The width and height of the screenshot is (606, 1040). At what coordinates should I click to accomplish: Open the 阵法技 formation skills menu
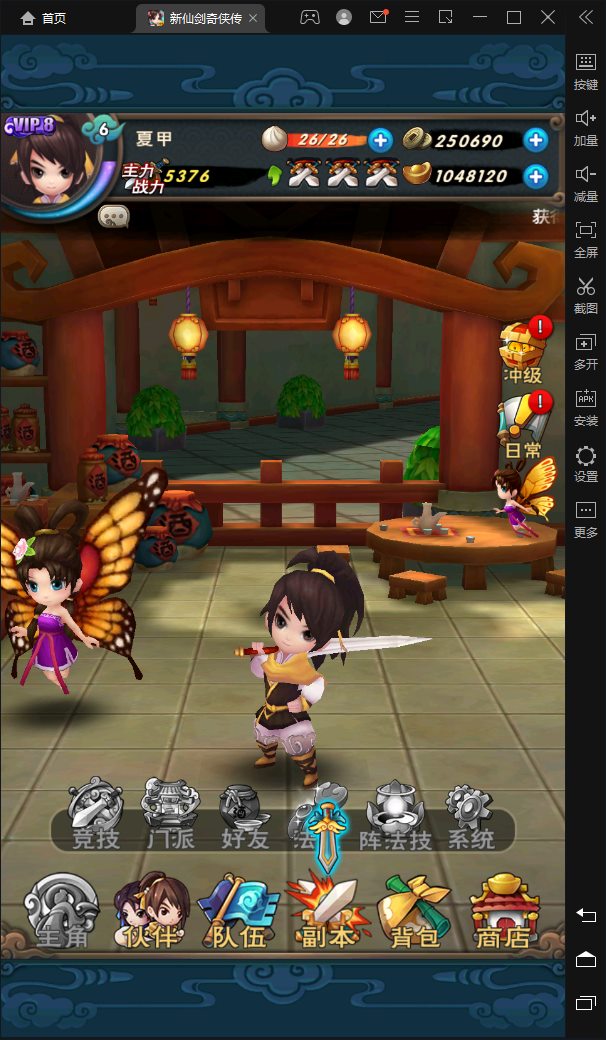pyautogui.click(x=395, y=816)
